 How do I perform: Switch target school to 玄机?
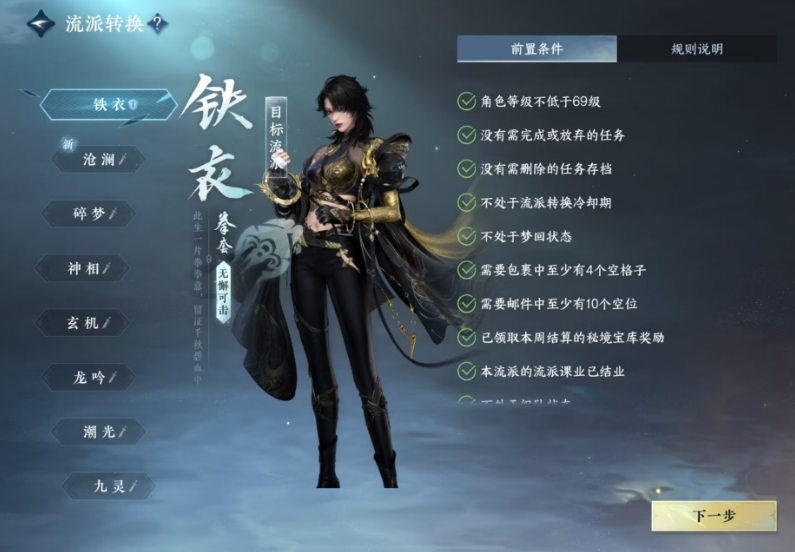click(86, 323)
